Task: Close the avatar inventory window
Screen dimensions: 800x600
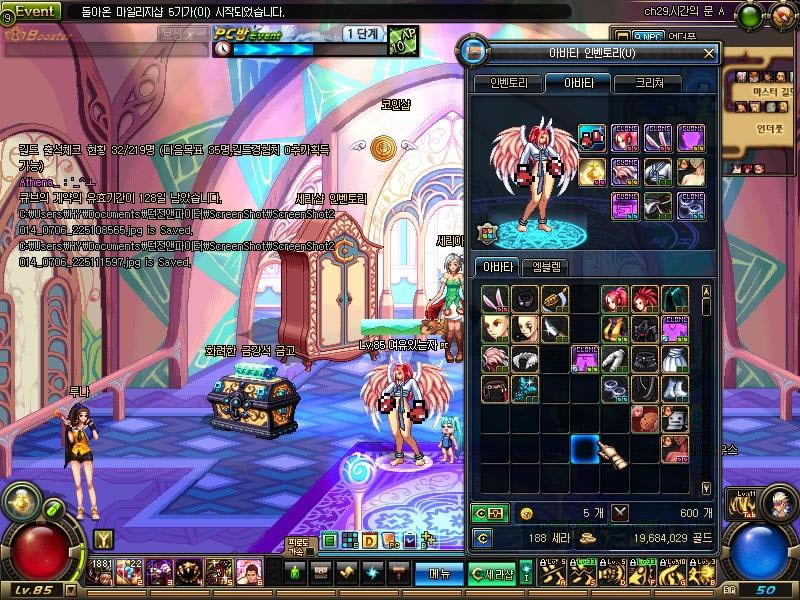Action: 709,52
